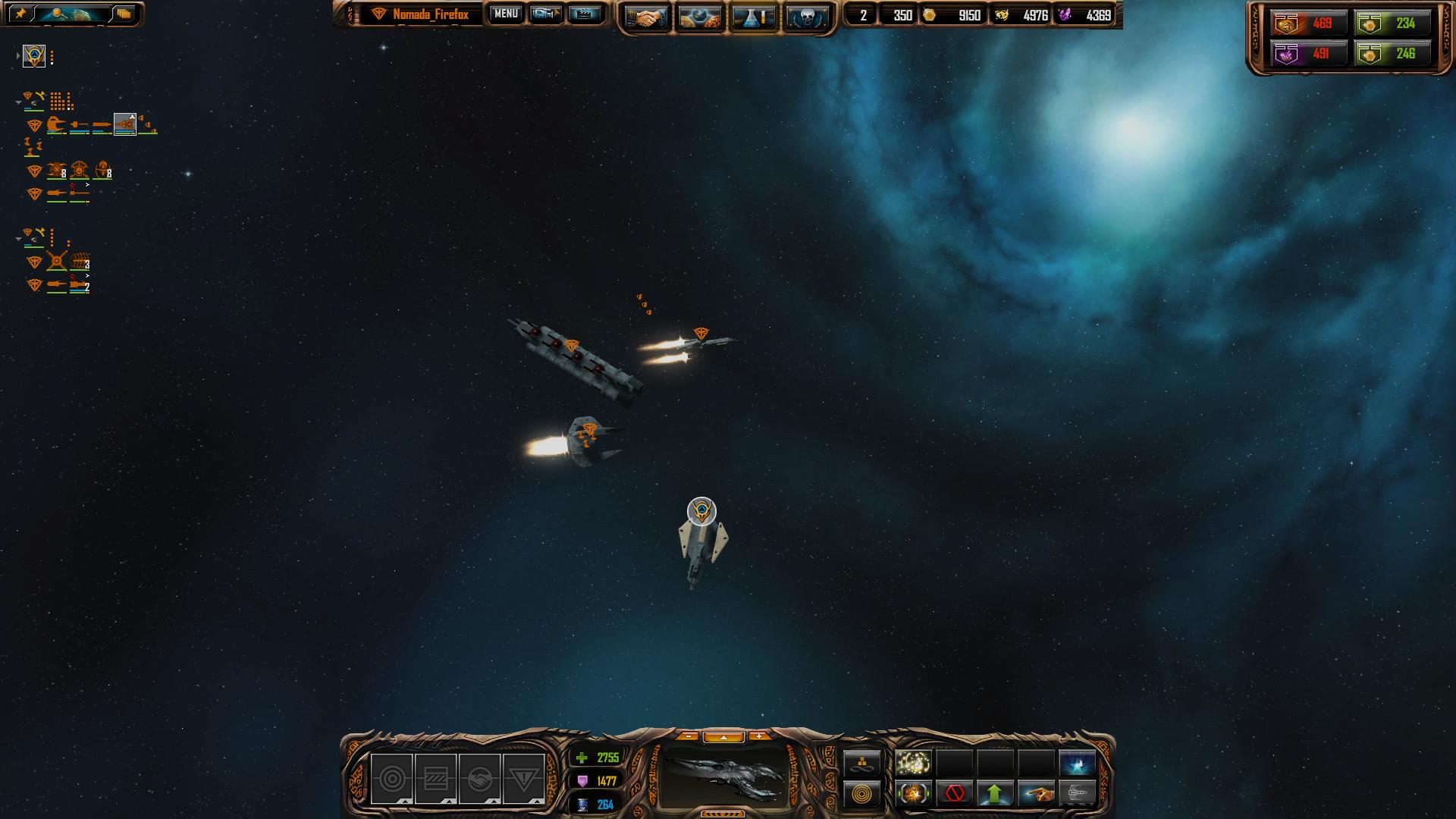Open the diplomacy handshake screen
Image resolution: width=1456 pixels, height=819 pixels.
click(646, 17)
